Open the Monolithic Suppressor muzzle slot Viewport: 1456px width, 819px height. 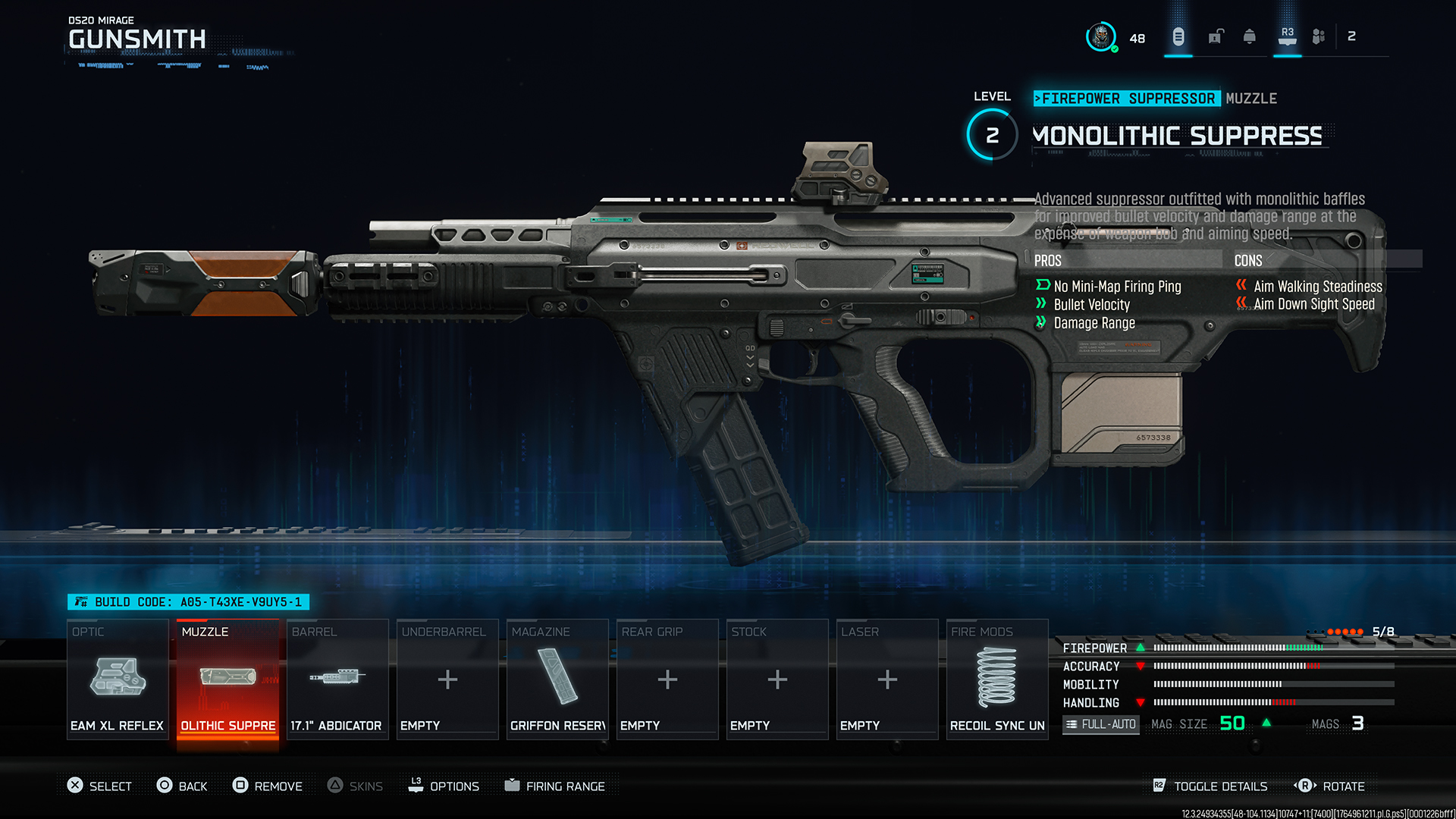[227, 679]
